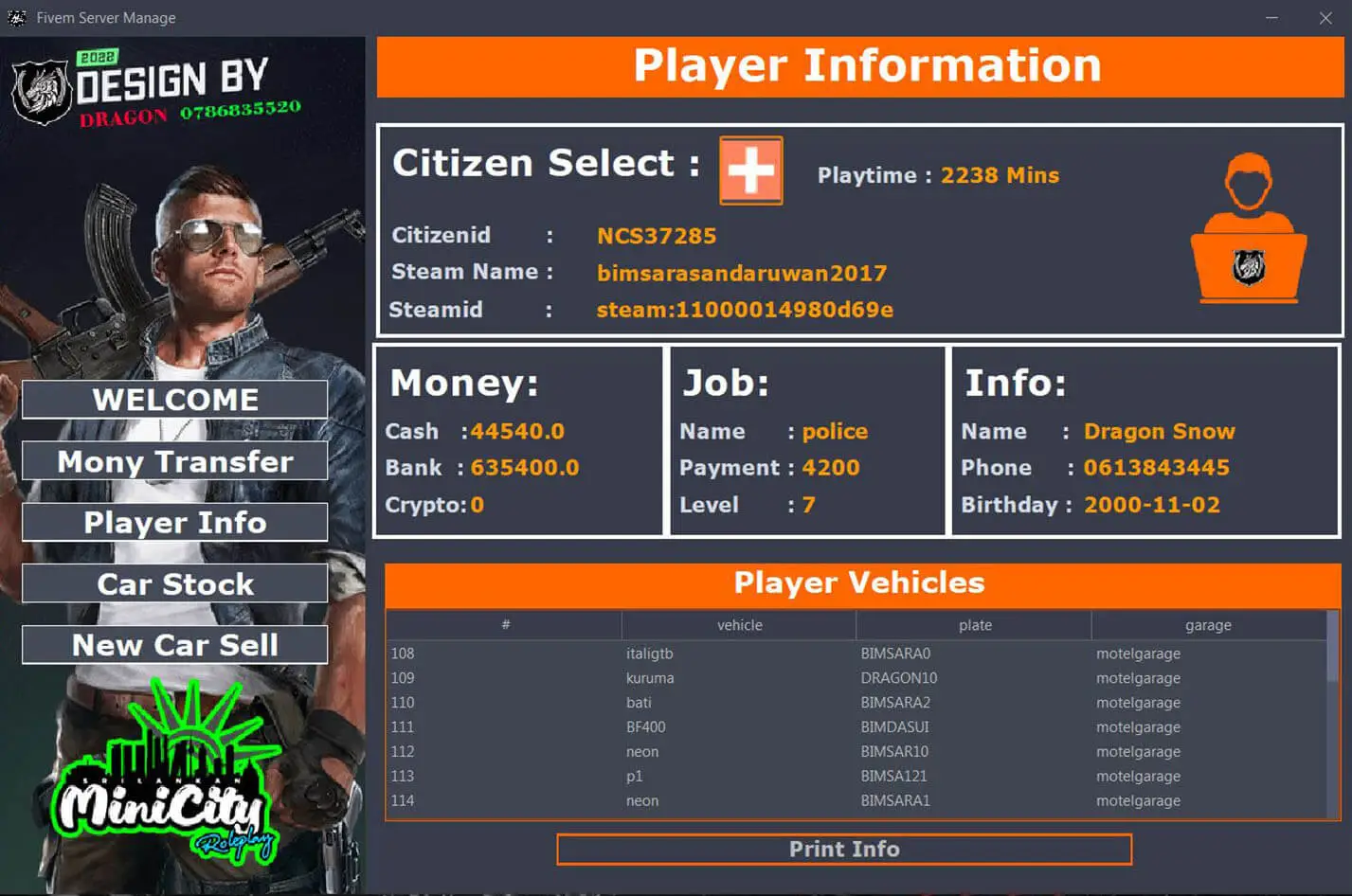Close the Fivem Server Manage window
The width and height of the screenshot is (1352, 896).
[x=1325, y=18]
